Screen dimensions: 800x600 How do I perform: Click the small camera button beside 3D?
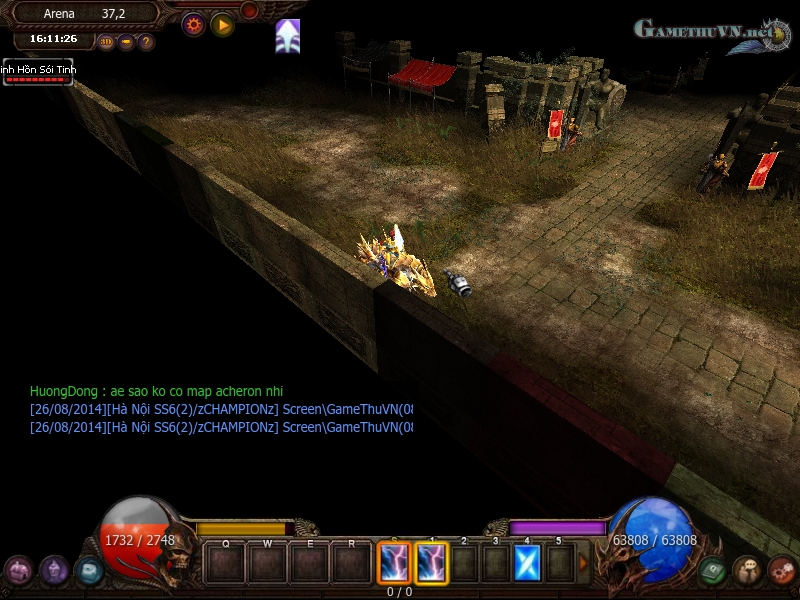point(126,42)
